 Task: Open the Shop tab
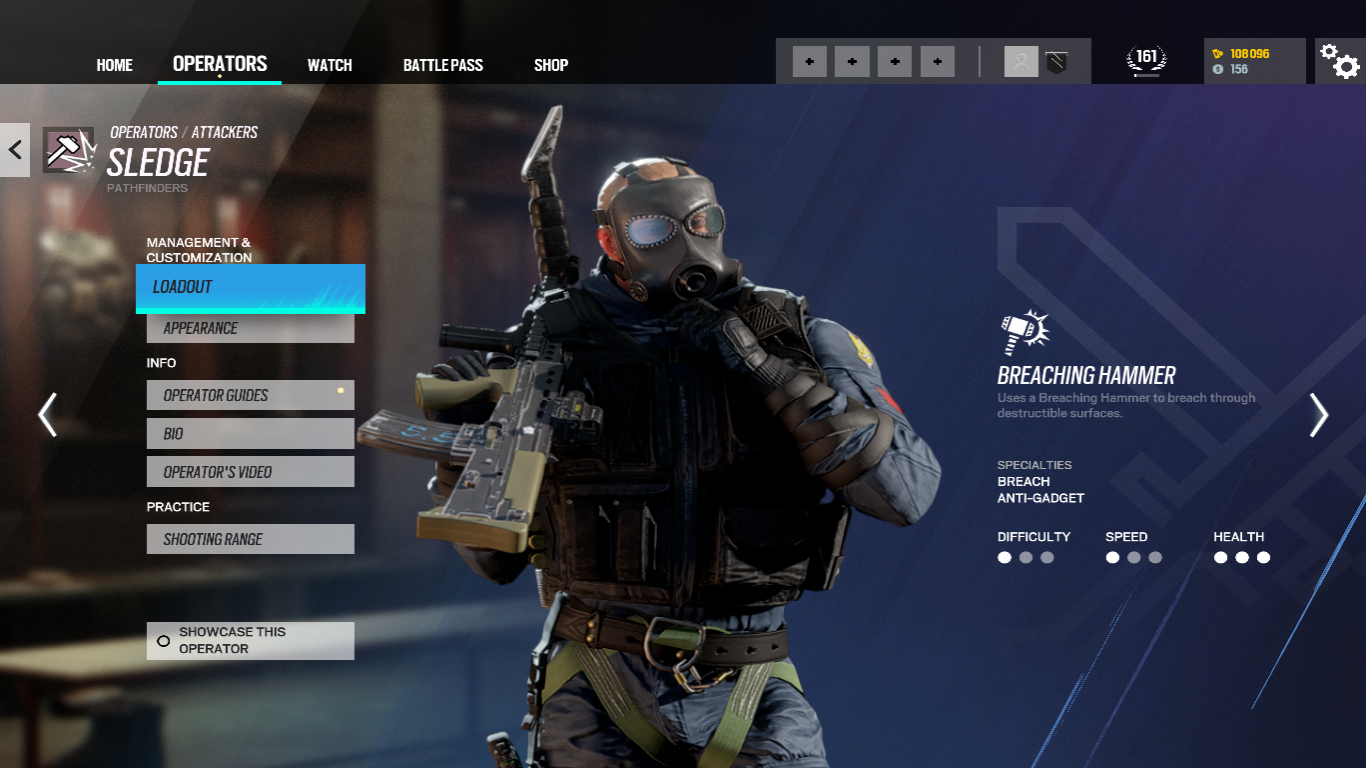(x=551, y=65)
